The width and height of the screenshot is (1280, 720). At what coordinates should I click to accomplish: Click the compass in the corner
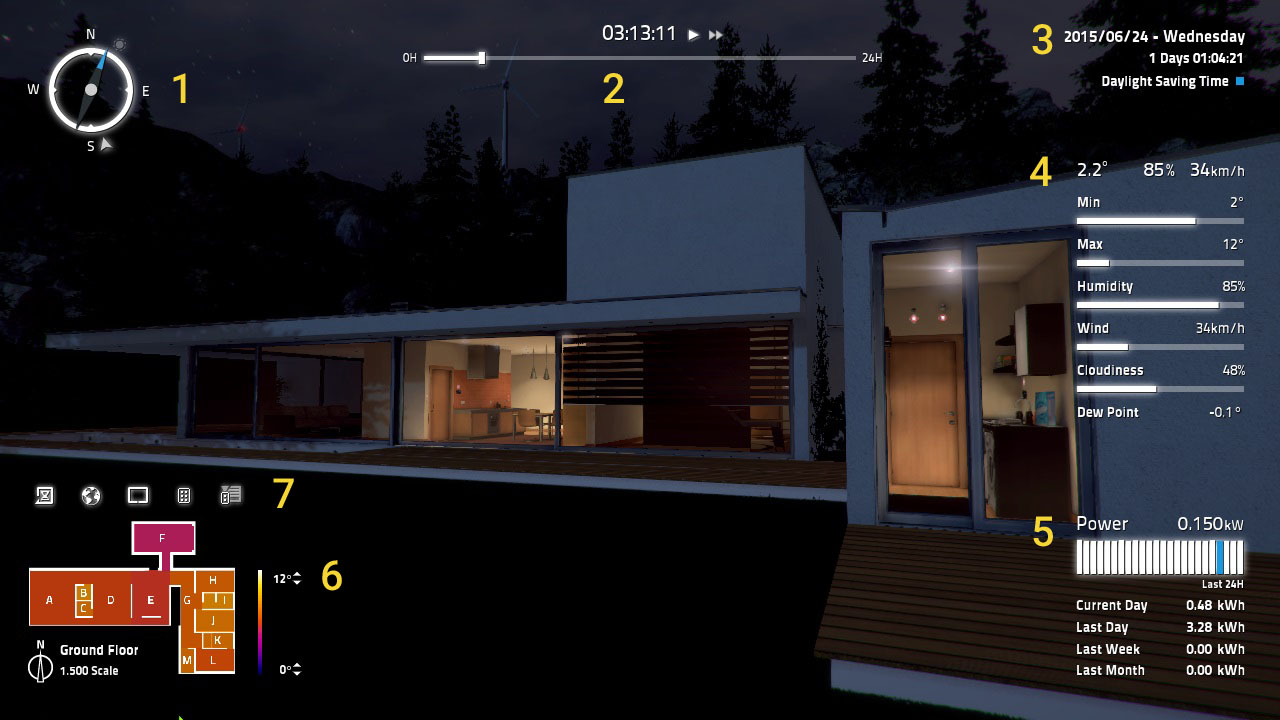click(x=91, y=89)
